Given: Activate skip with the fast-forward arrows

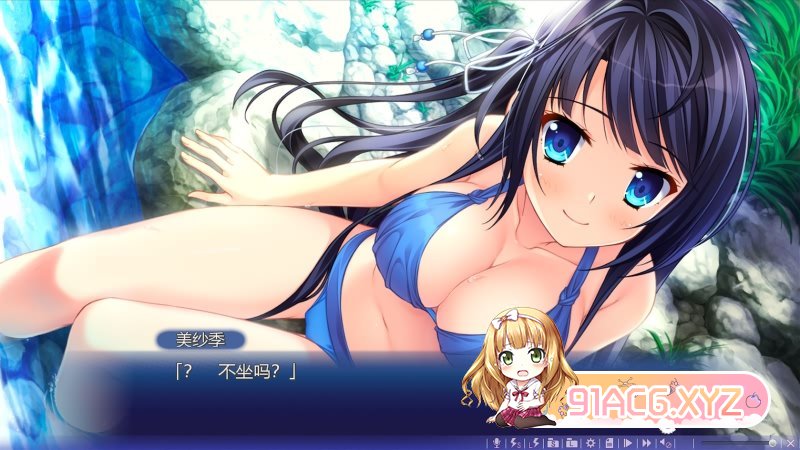Looking at the screenshot, I should point(647,442).
